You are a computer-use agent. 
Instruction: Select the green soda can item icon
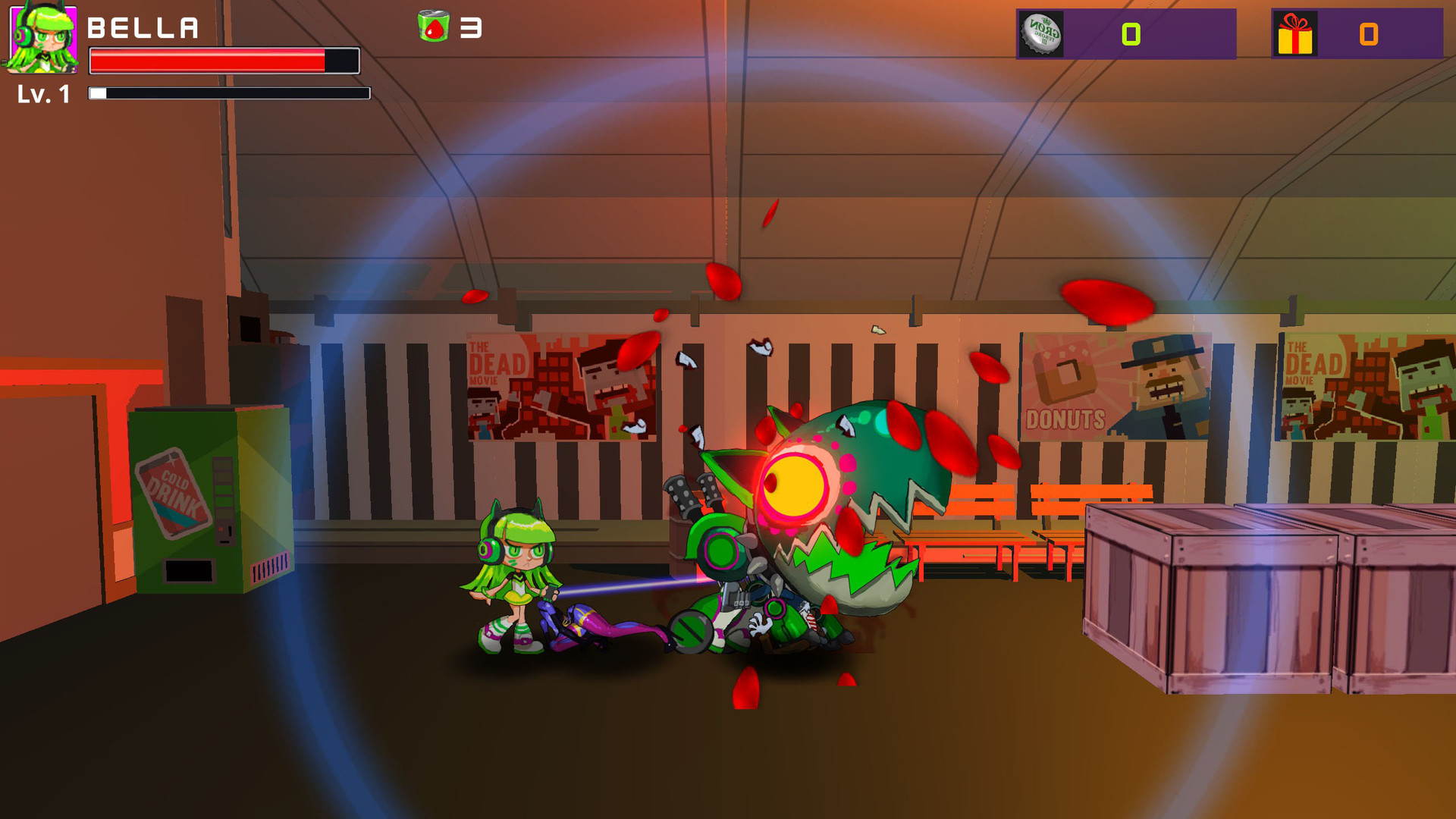433,27
